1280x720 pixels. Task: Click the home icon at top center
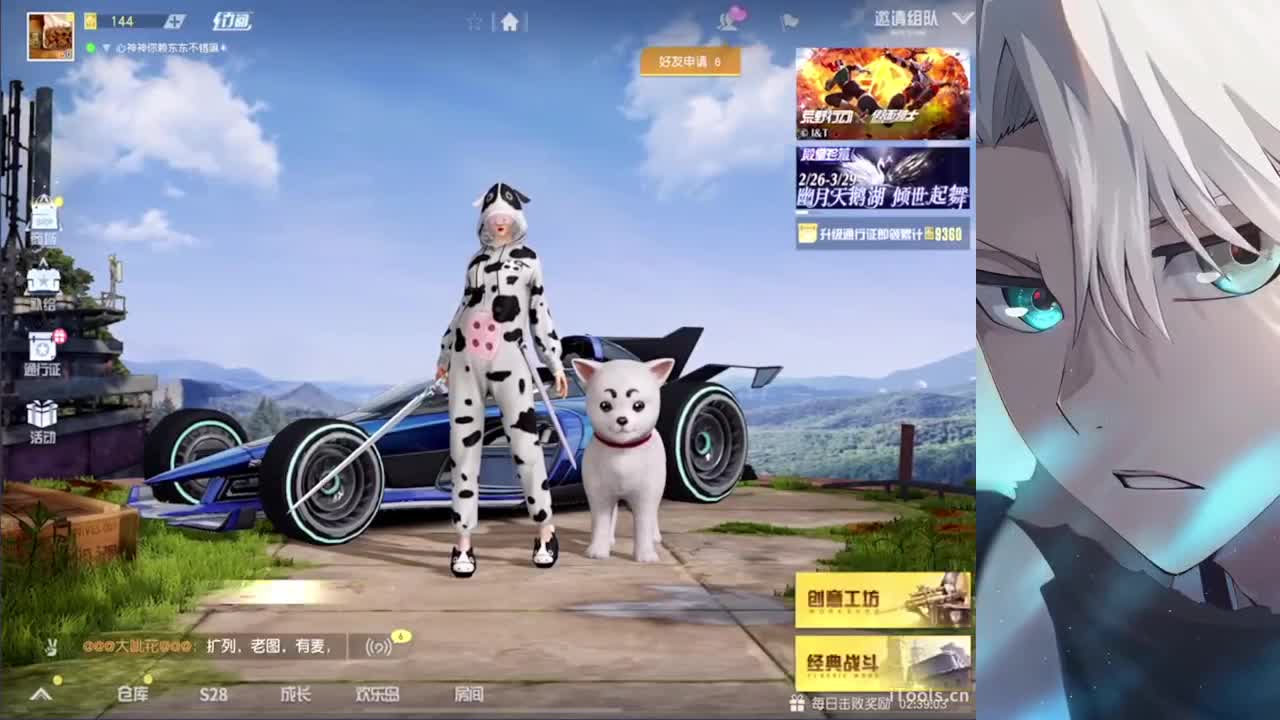tap(512, 20)
